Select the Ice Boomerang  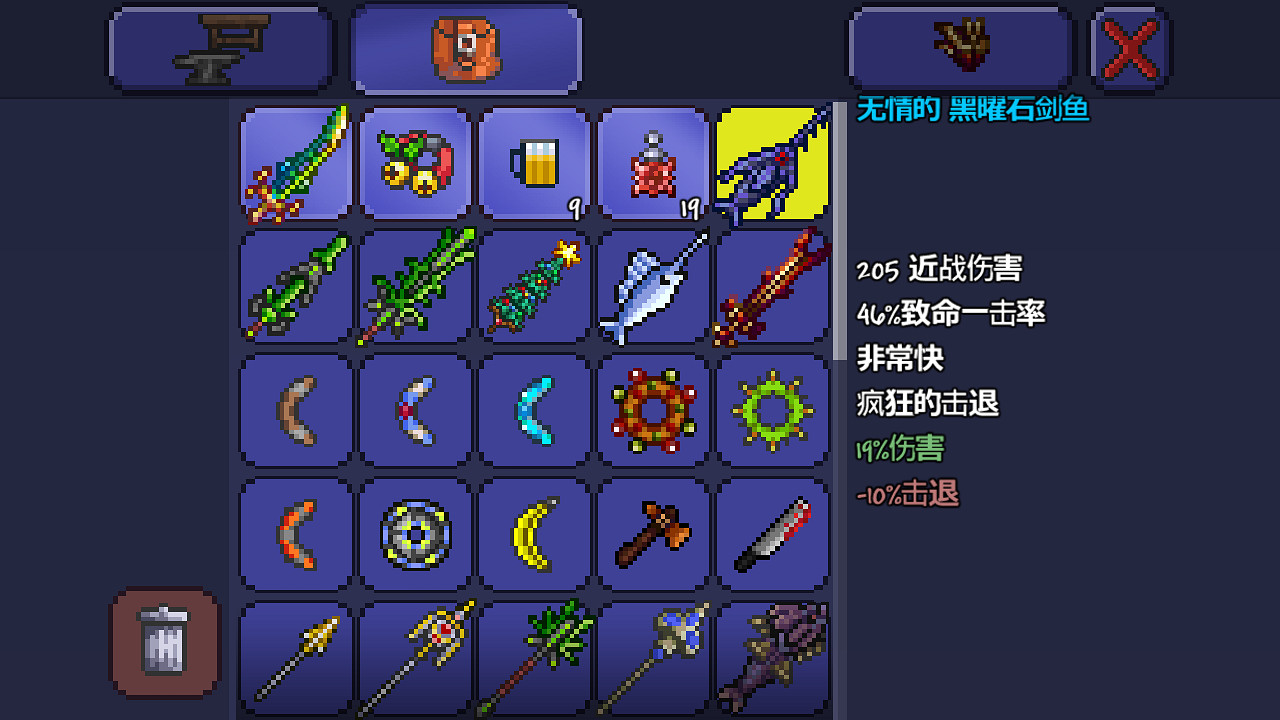tap(534, 410)
